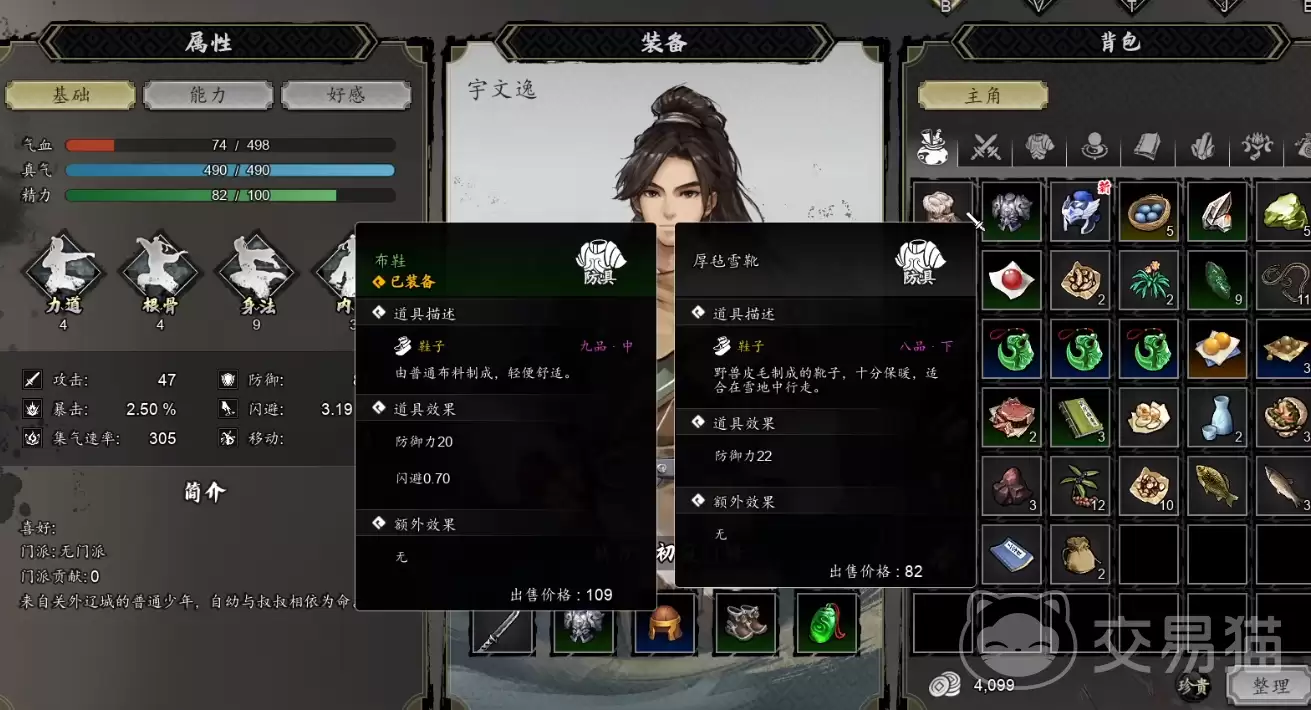
Task: Switch to the 基础 attributes tab
Action: point(70,95)
